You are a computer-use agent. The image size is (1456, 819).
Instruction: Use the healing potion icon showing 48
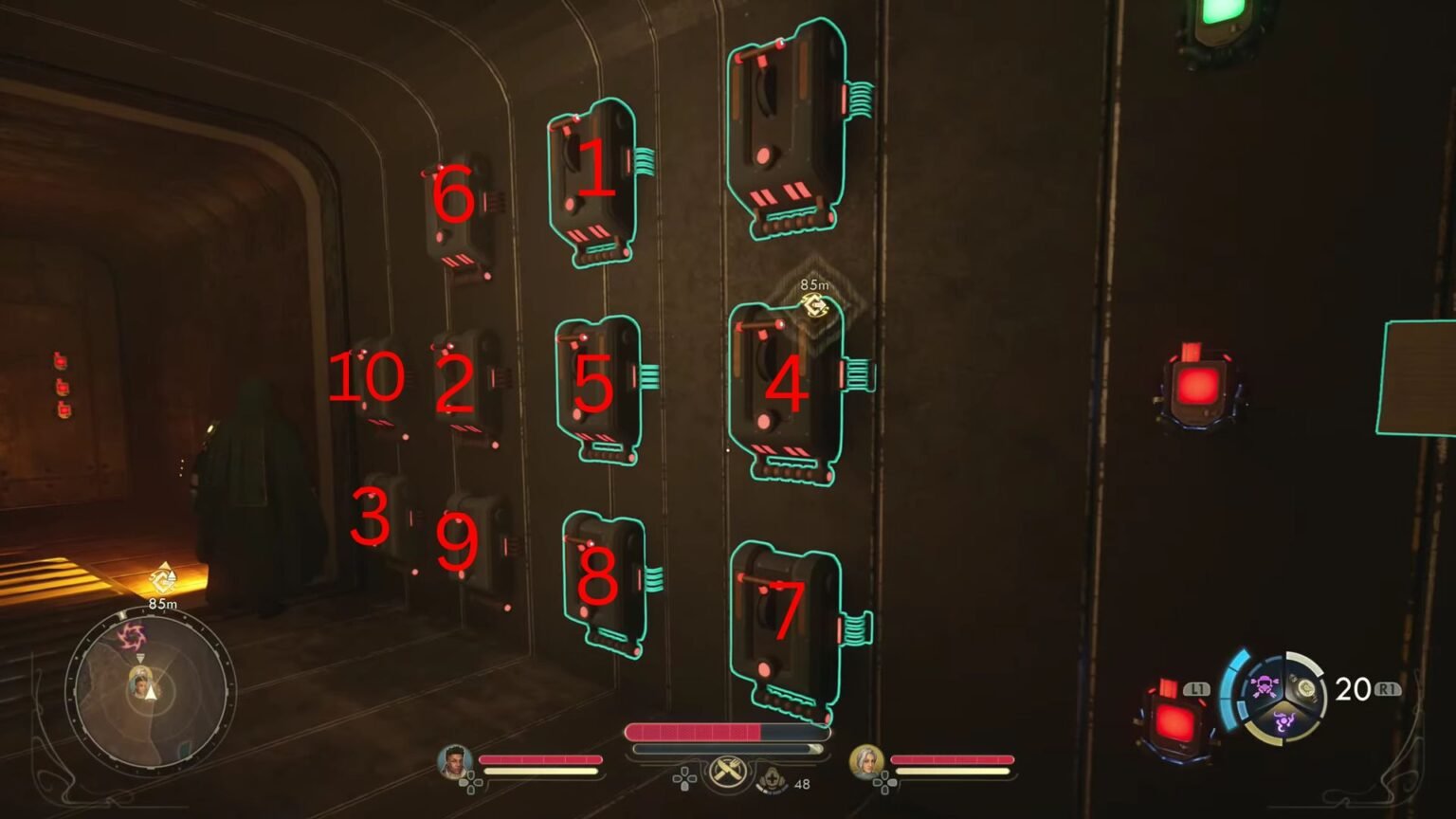[x=773, y=780]
